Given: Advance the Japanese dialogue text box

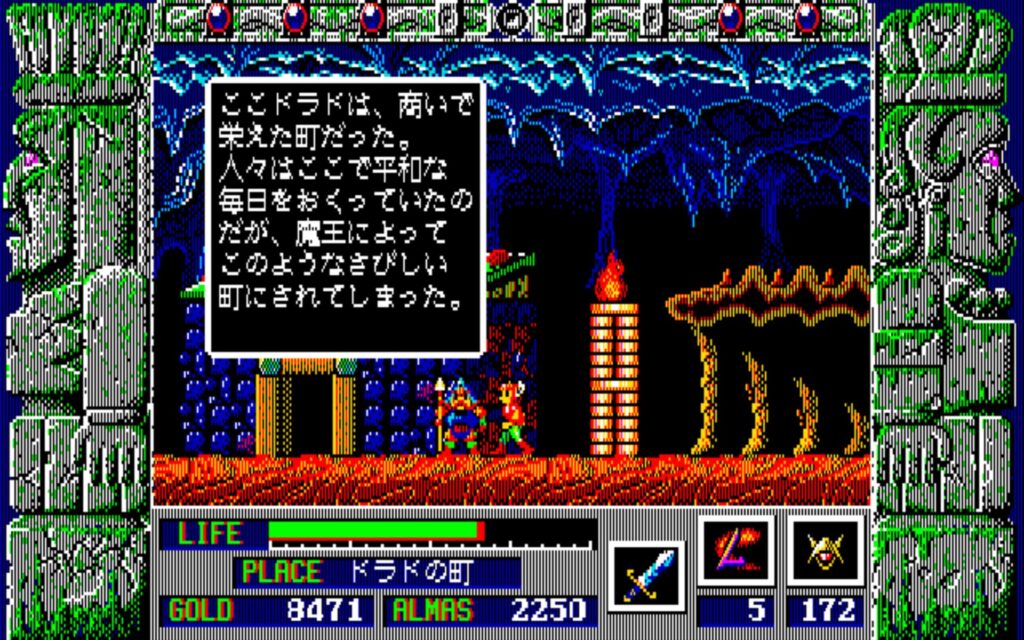Looking at the screenshot, I should point(345,215).
